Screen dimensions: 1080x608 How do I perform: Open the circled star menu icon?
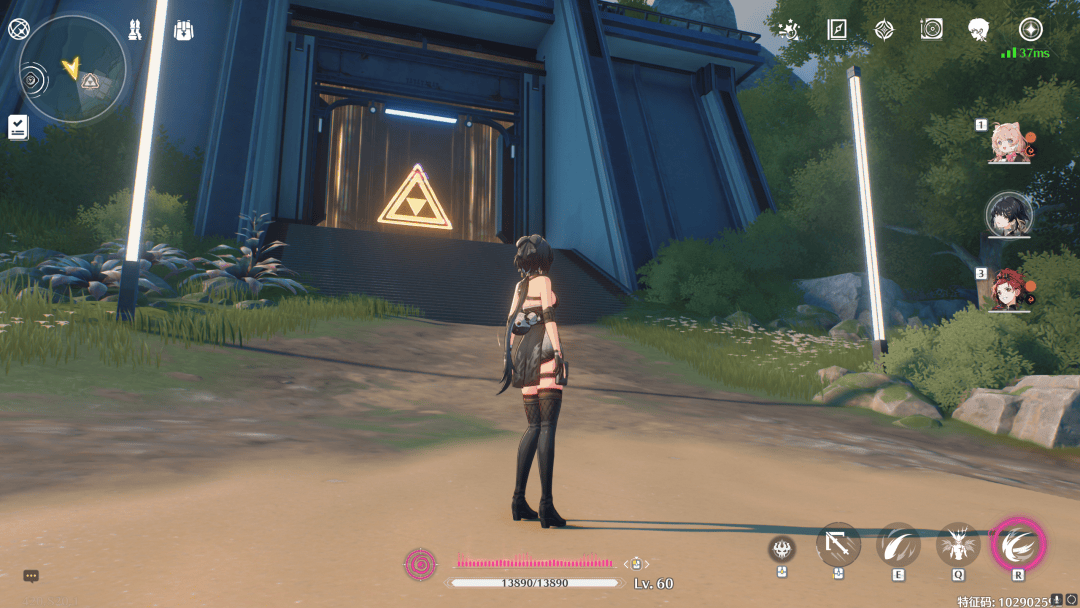pos(1030,29)
